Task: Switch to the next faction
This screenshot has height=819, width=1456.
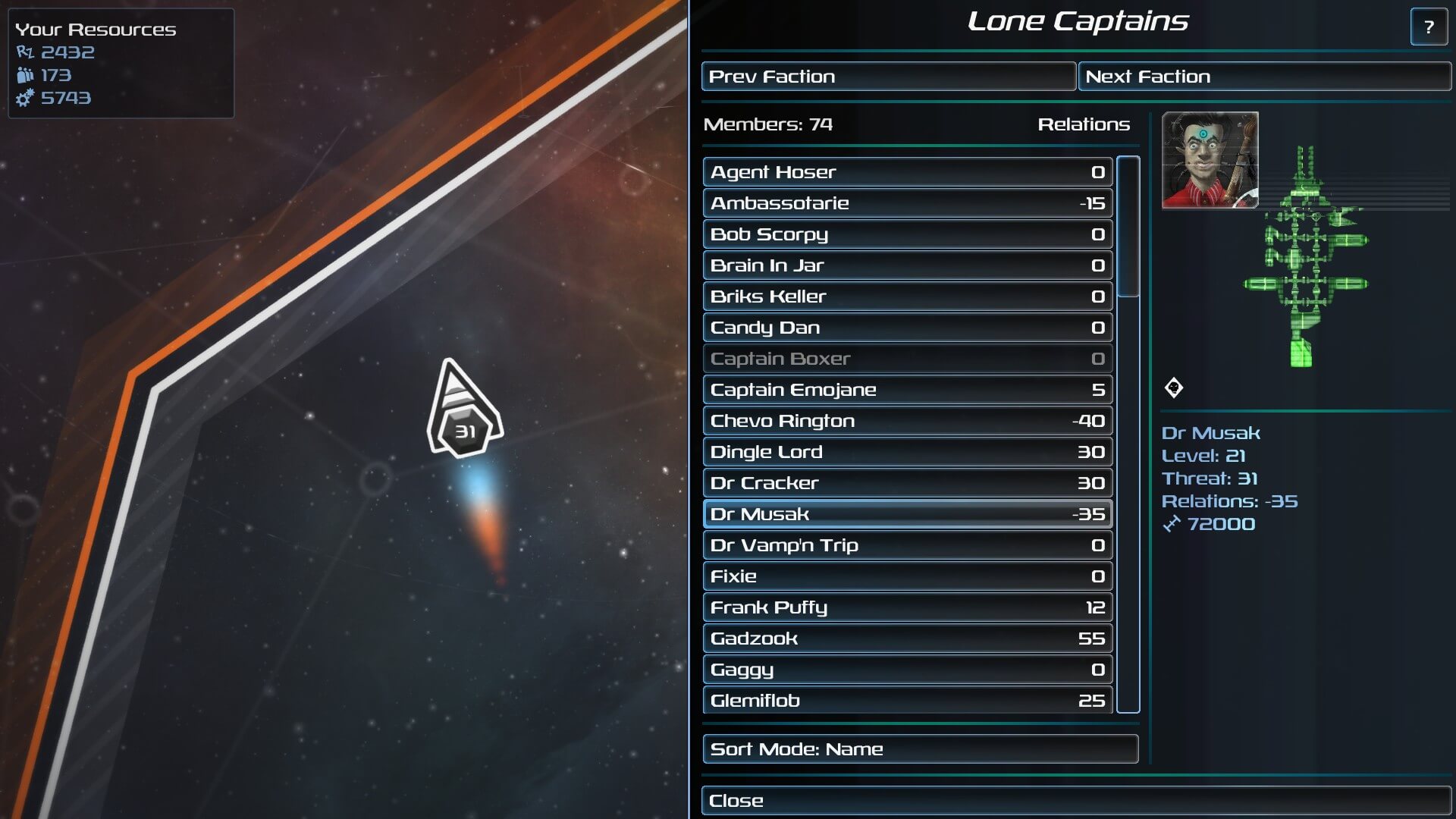Action: [1264, 77]
